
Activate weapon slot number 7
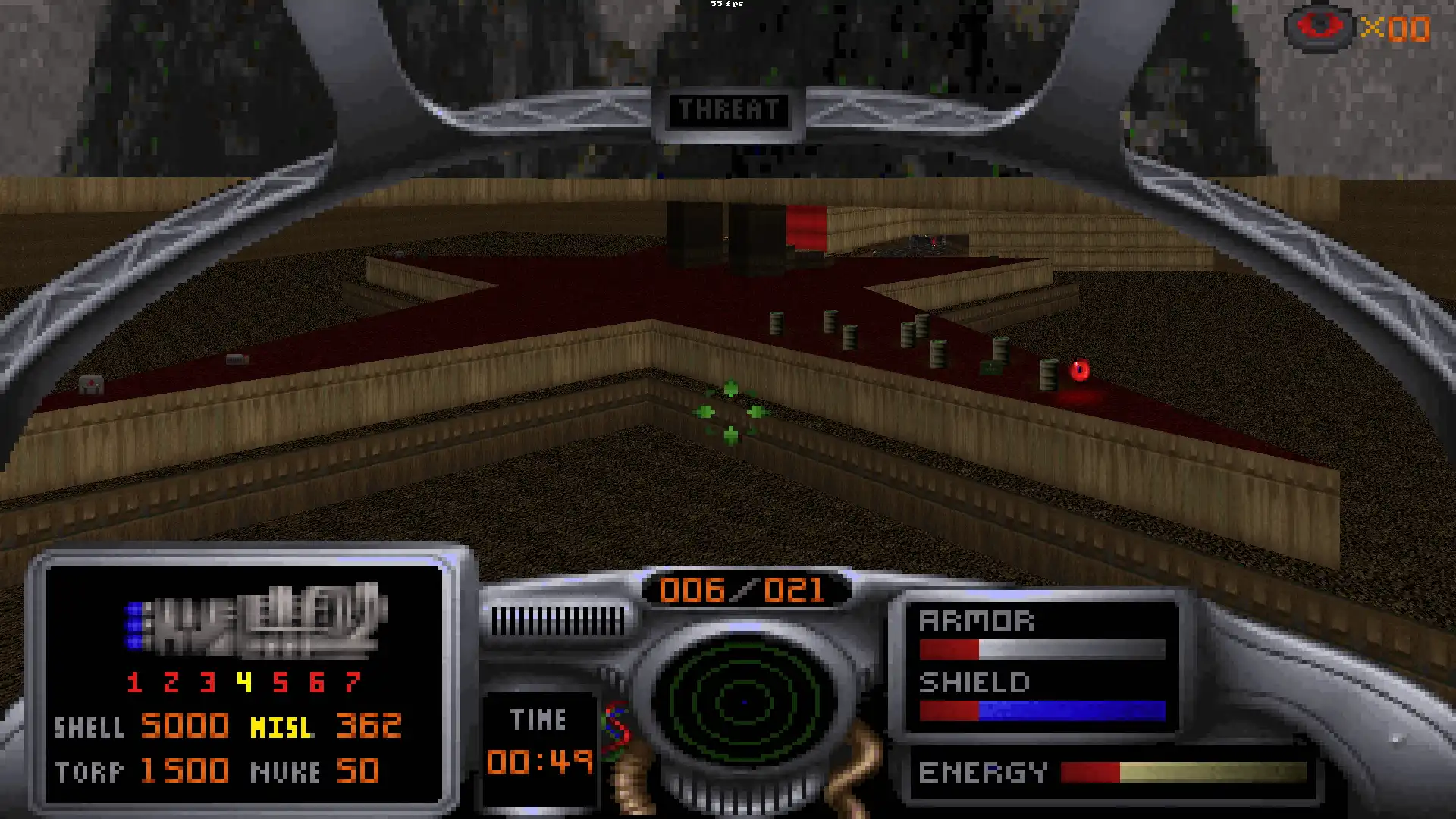tap(352, 682)
